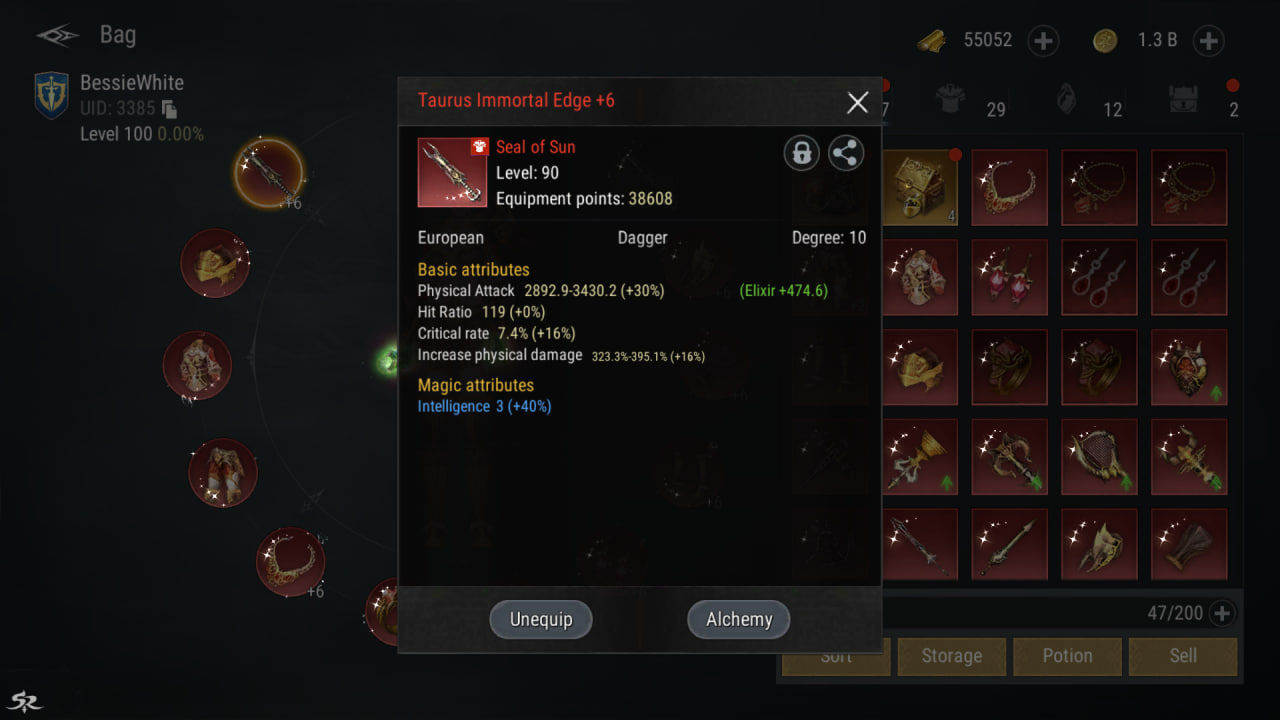Open the hat category tab showing 29
Image resolution: width=1280 pixels, height=720 pixels.
coord(949,100)
